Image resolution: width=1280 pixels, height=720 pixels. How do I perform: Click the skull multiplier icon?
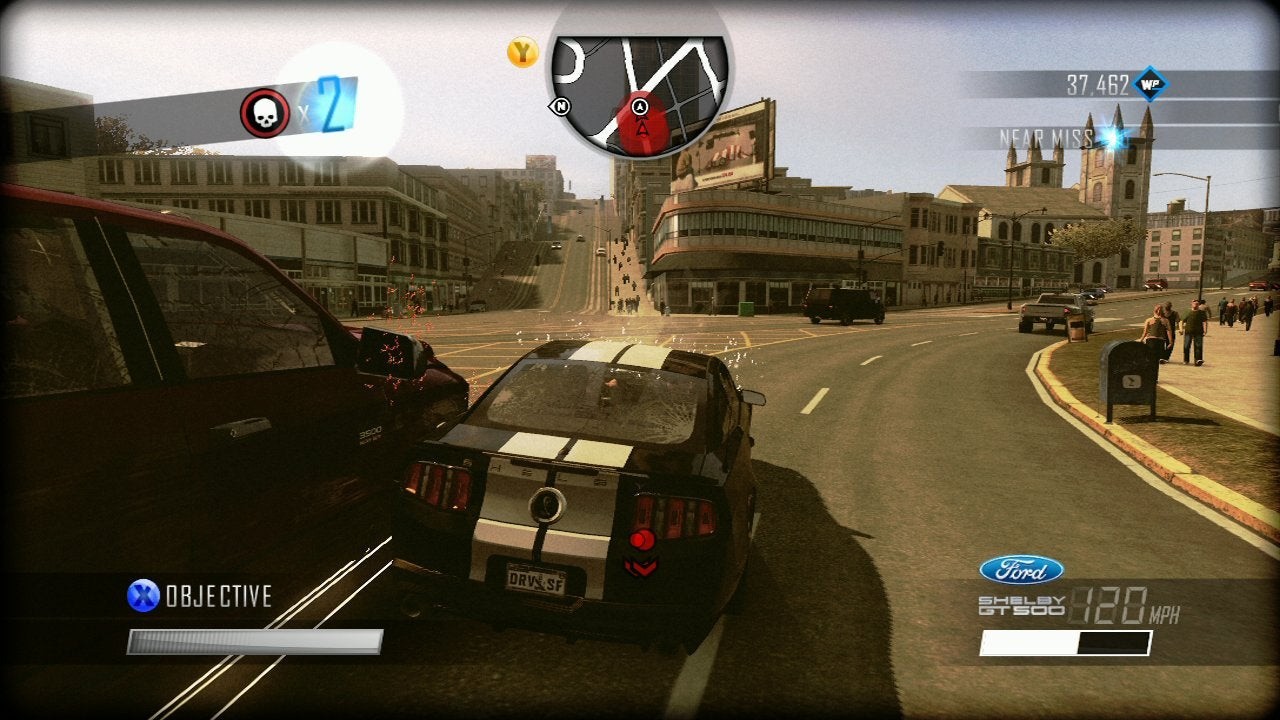click(265, 113)
